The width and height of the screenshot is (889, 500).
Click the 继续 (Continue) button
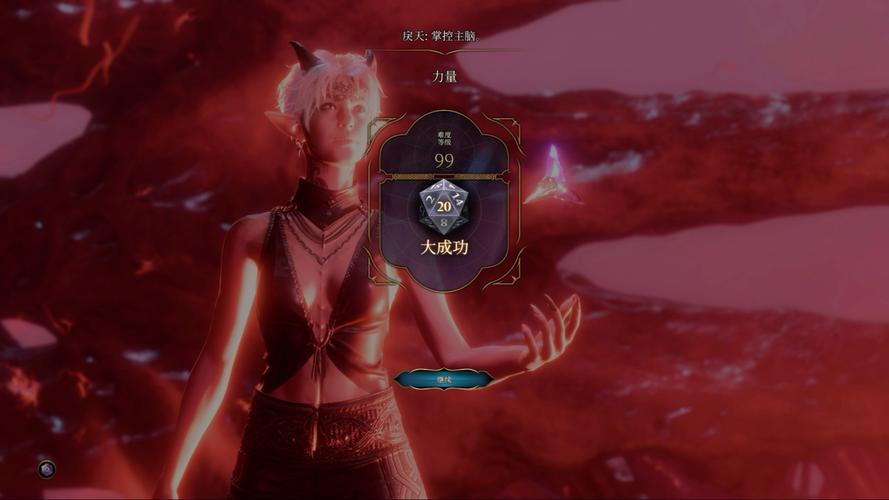pyautogui.click(x=444, y=379)
